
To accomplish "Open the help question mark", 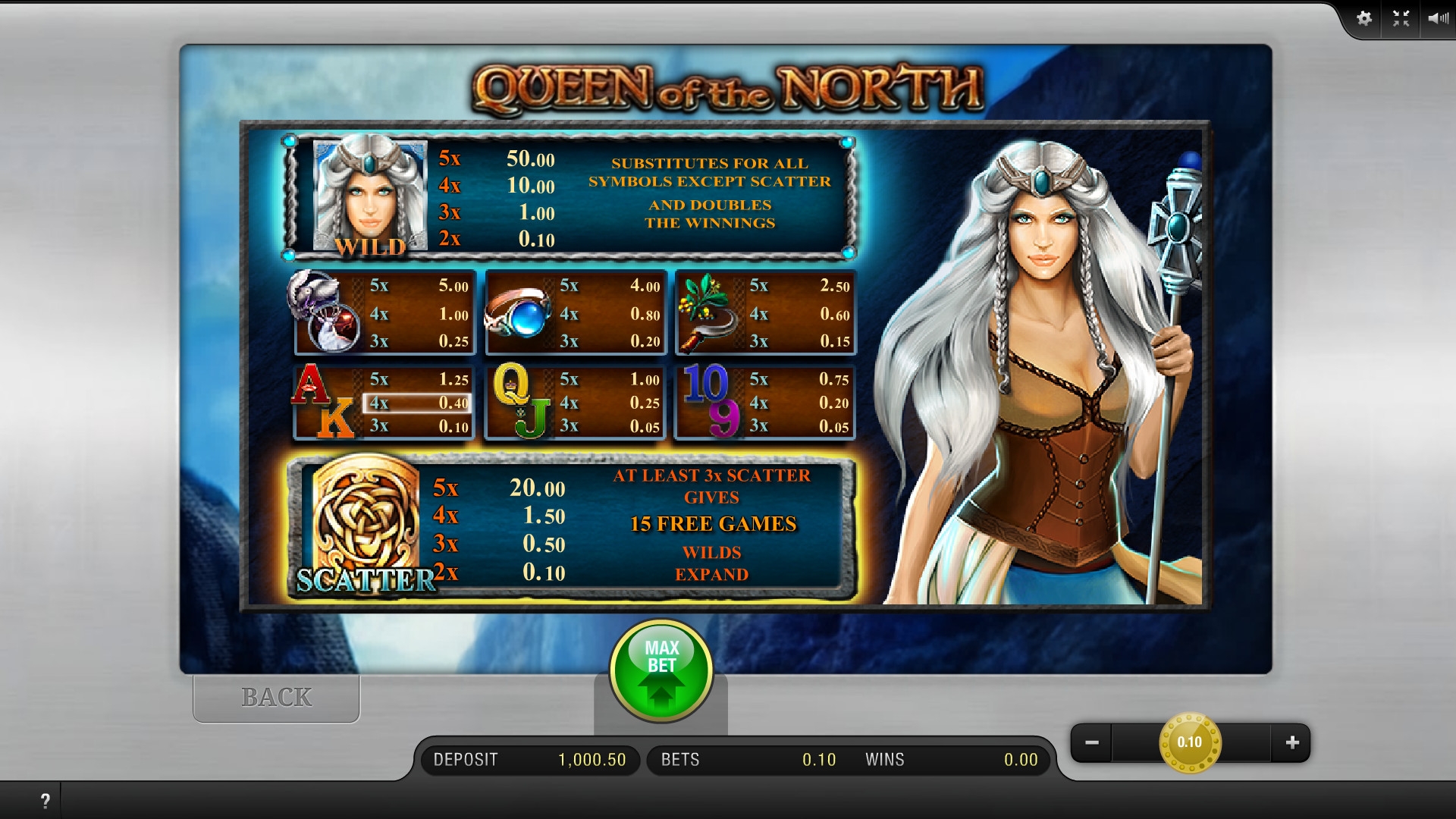I will 45,801.
